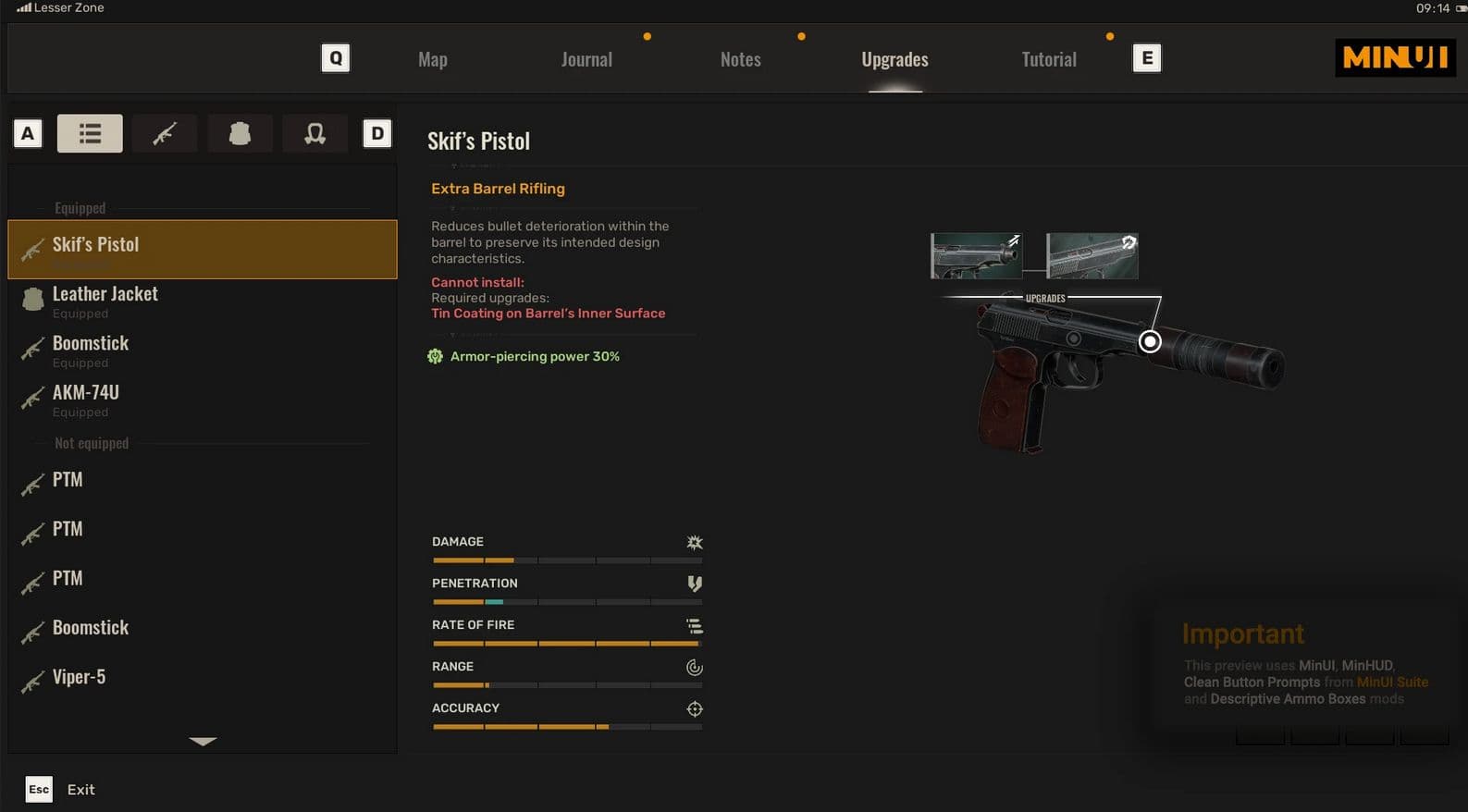This screenshot has height=812, width=1468.
Task: Choose the AKM-74U from the list
Action: point(202,399)
